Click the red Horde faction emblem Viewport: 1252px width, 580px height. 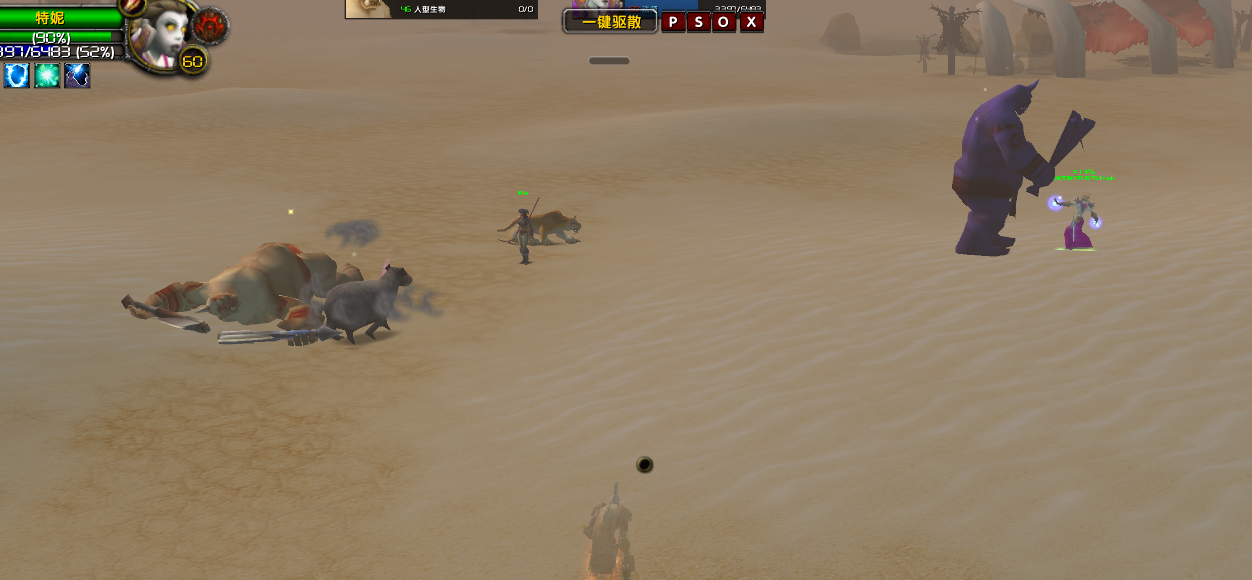[211, 26]
